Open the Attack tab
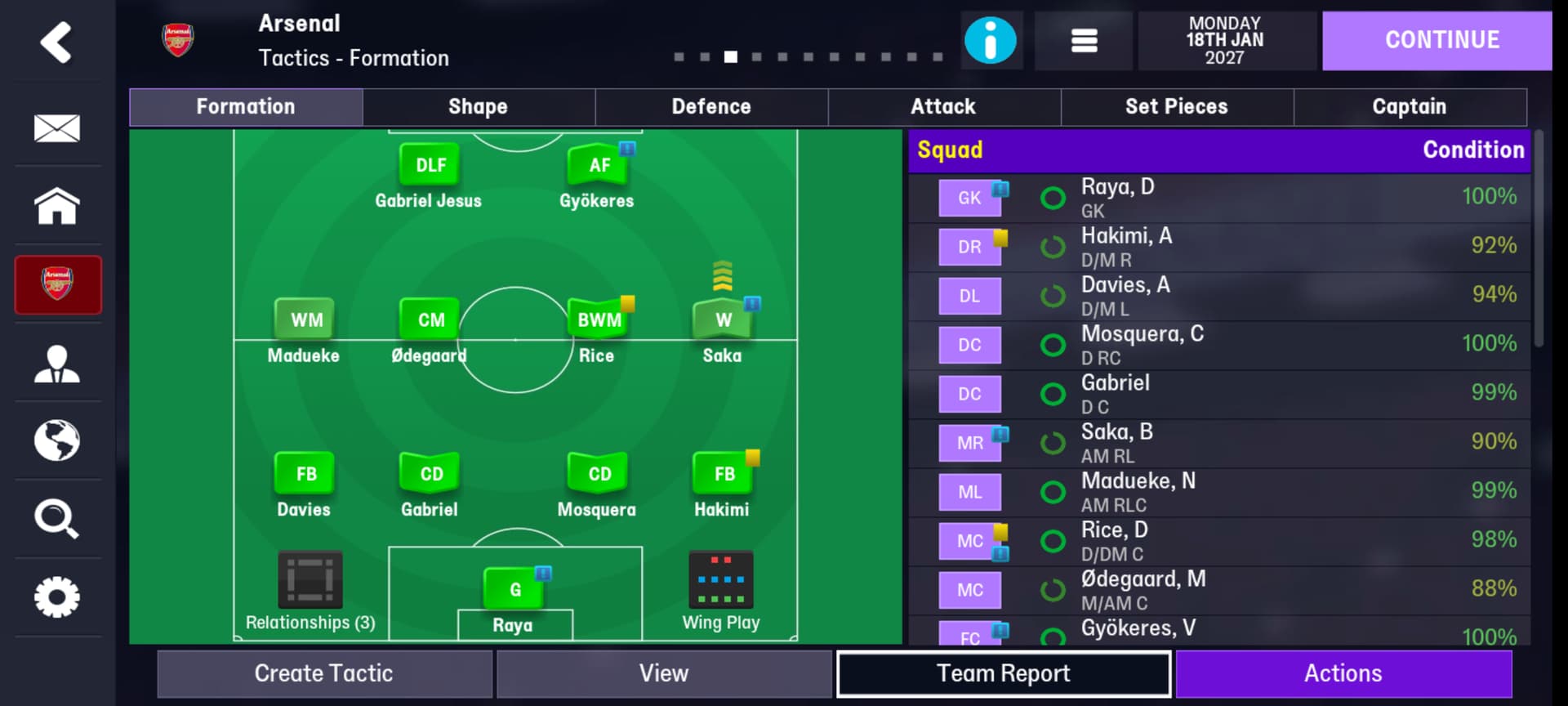This screenshot has width=1568, height=706. pos(943,107)
